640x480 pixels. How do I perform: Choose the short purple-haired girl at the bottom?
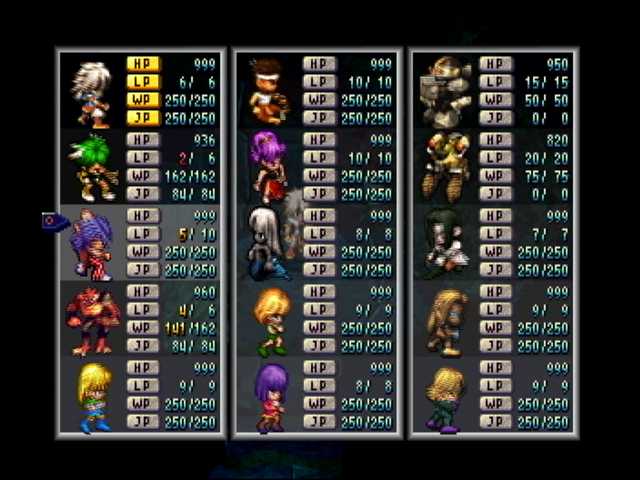click(269, 397)
